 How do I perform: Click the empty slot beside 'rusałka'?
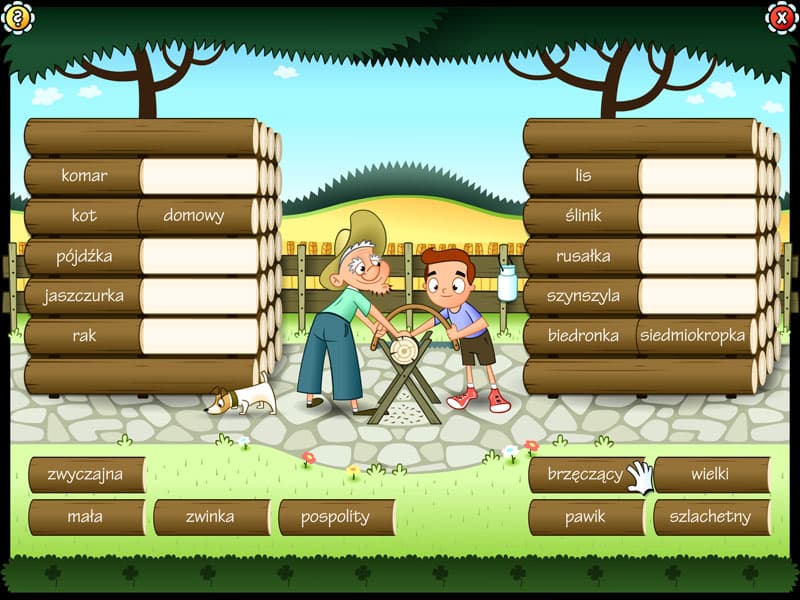699,256
